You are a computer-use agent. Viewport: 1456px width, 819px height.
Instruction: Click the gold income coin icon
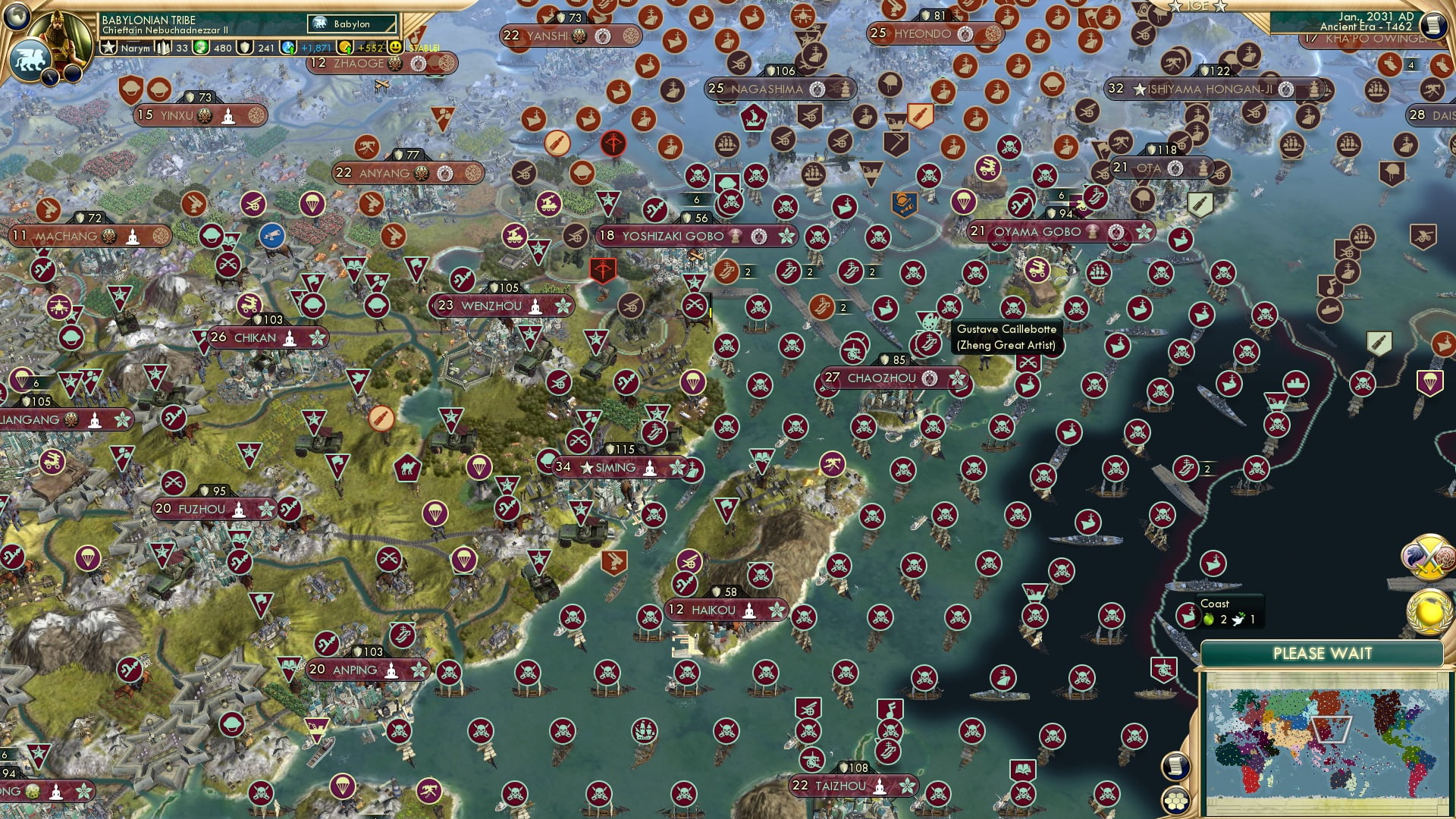point(345,47)
